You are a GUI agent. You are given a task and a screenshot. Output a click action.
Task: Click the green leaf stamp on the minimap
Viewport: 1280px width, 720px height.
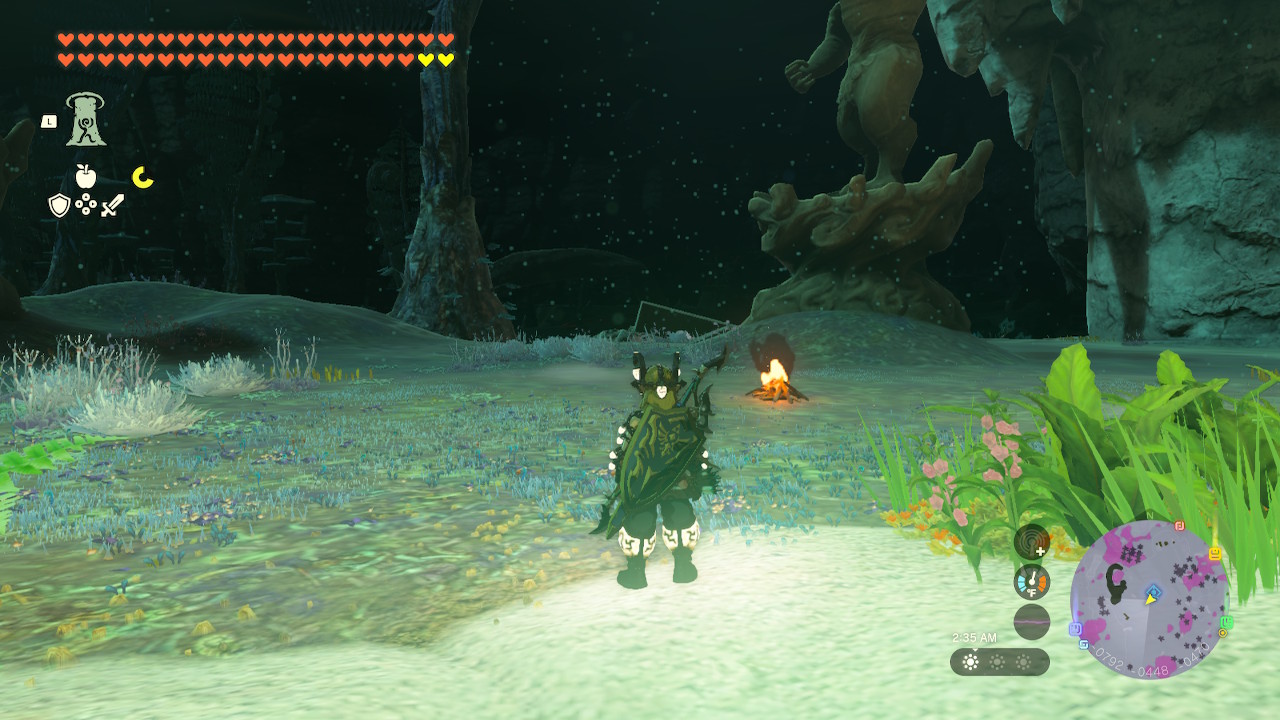1228,621
